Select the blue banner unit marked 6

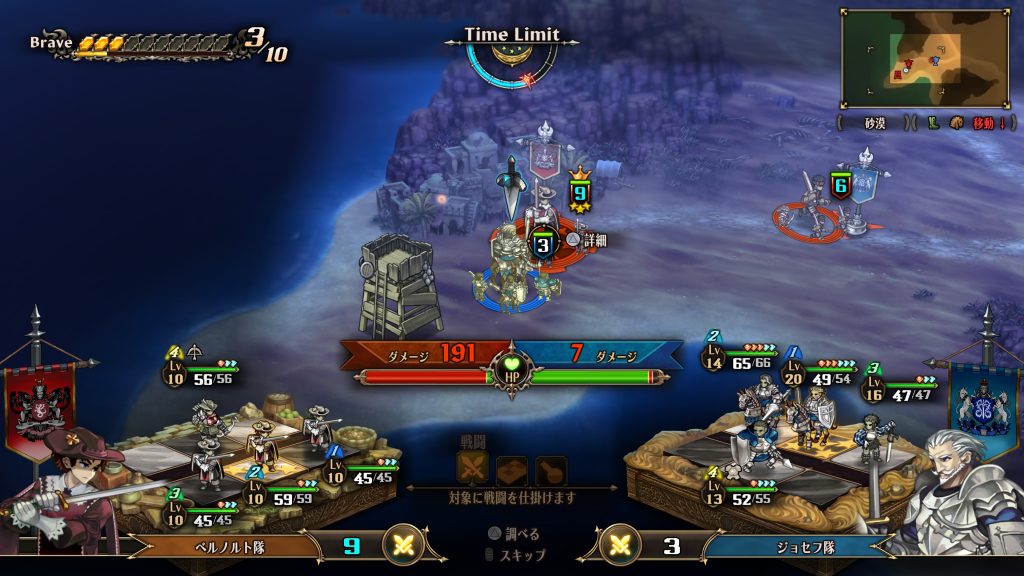tap(840, 185)
